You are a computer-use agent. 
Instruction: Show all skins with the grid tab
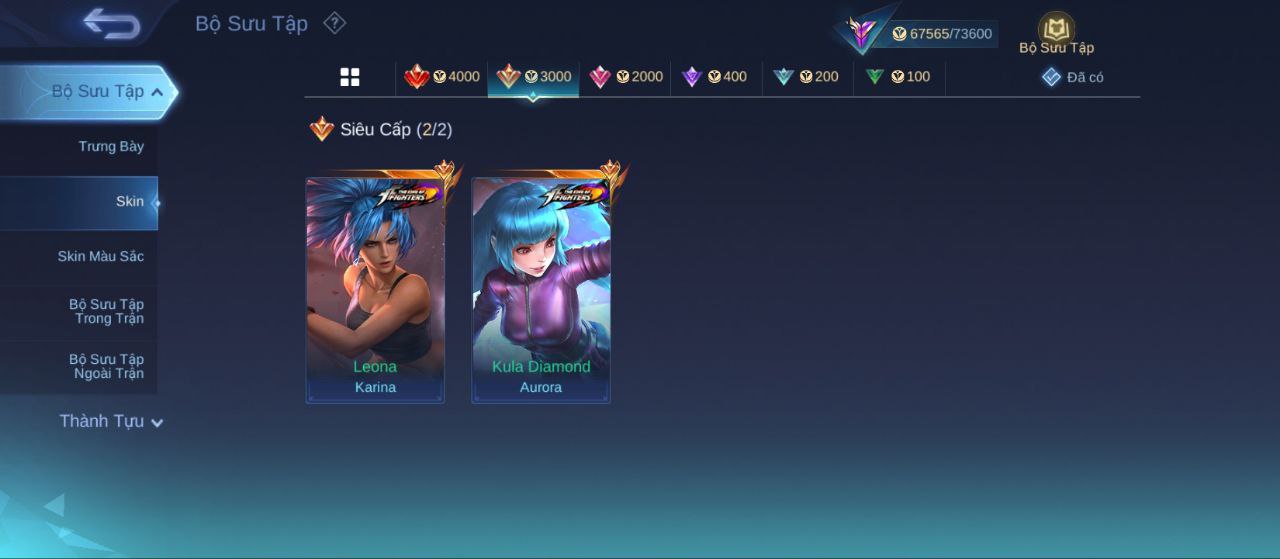[x=350, y=77]
